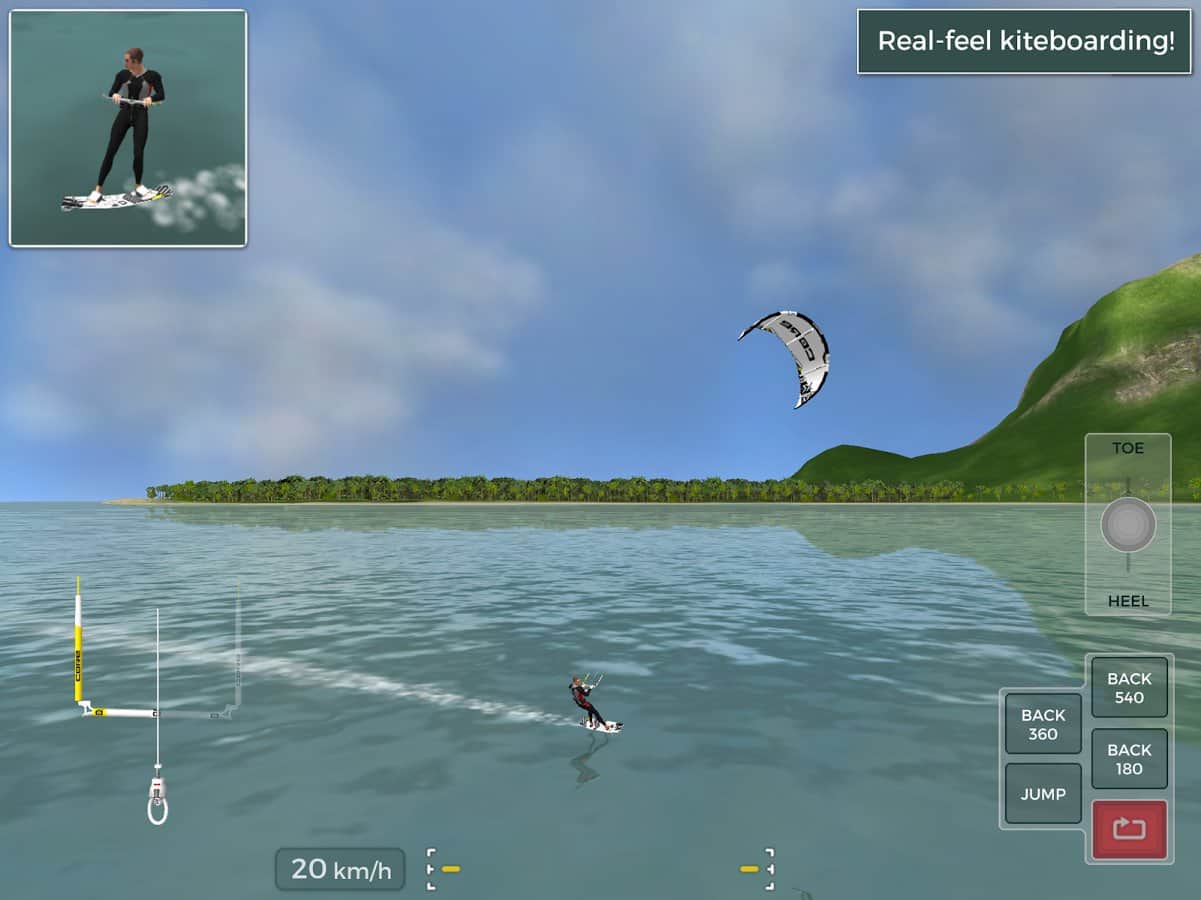Select the rider close-up camera thumbnail
1201x900 pixels.
128,128
